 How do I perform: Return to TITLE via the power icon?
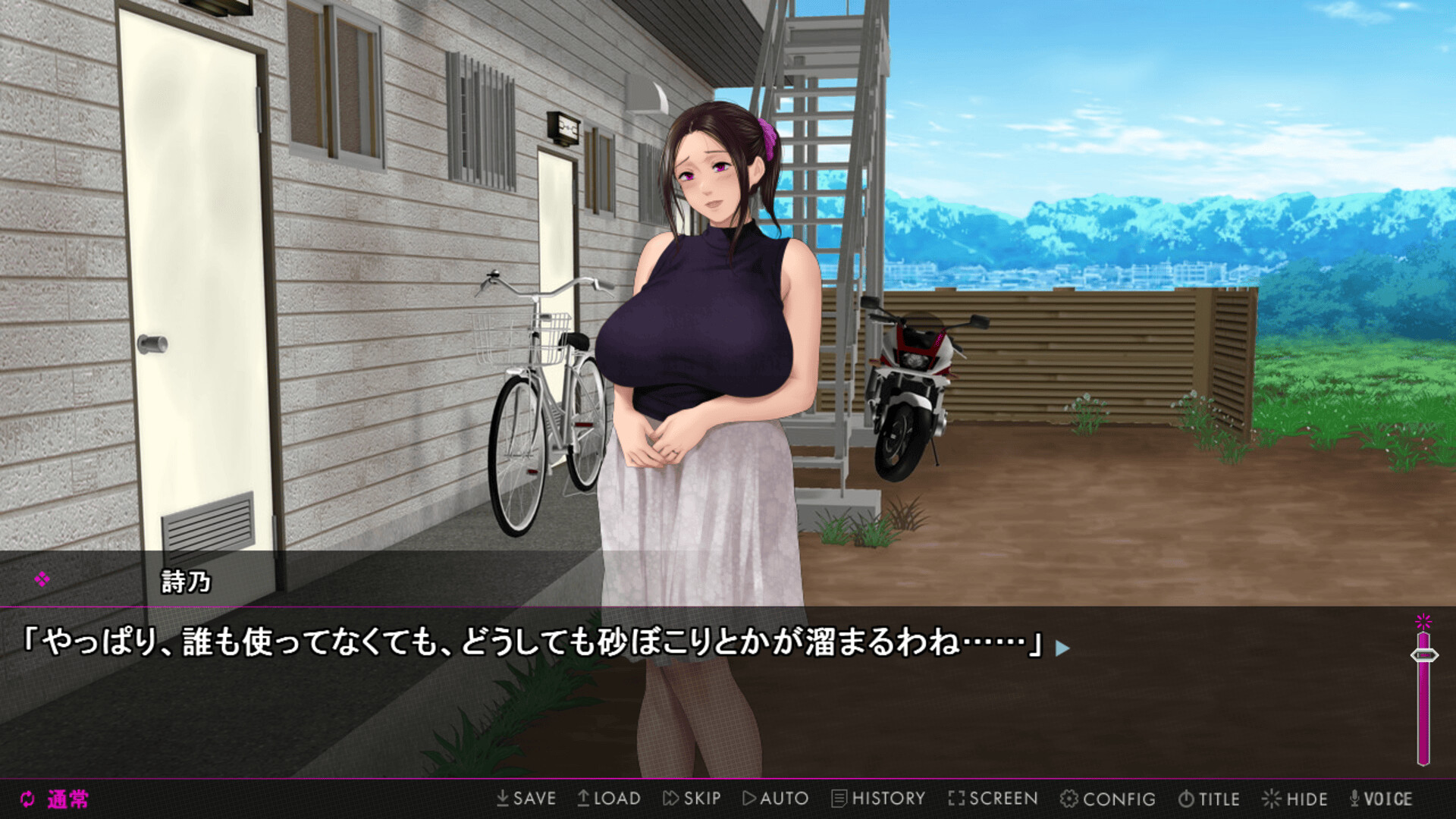point(1210,798)
